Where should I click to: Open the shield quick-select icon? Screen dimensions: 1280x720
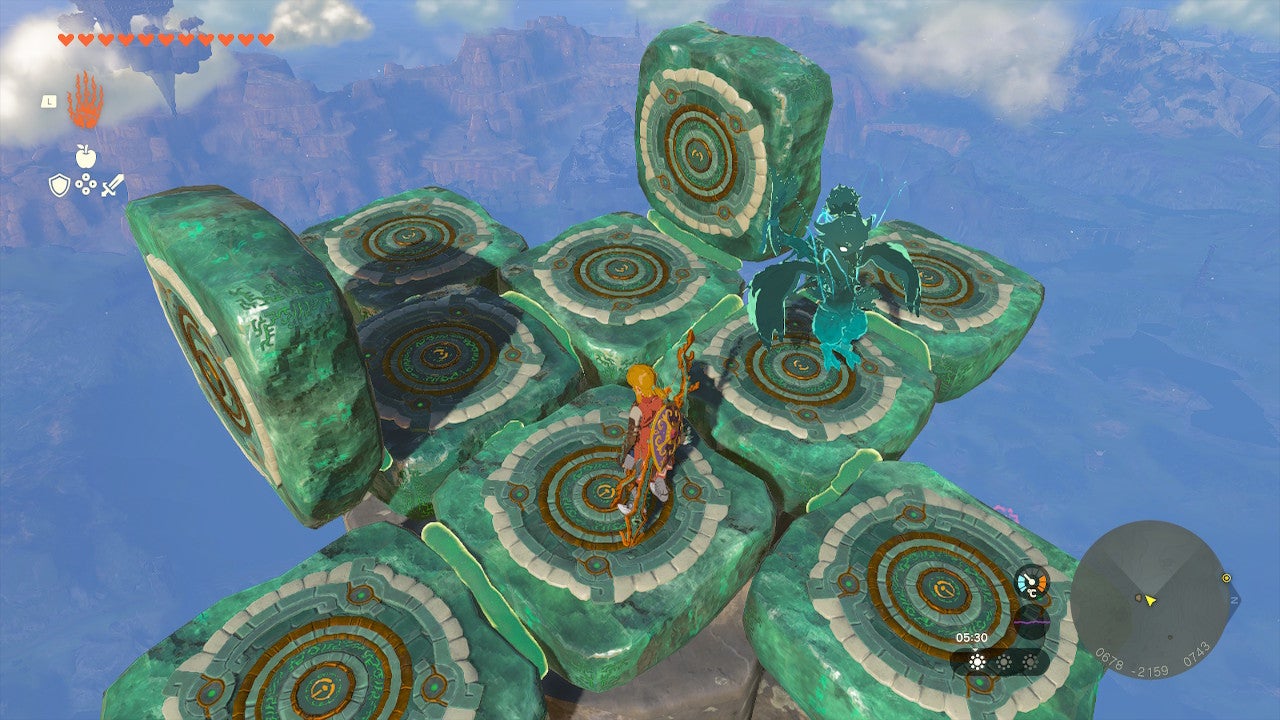[60, 185]
